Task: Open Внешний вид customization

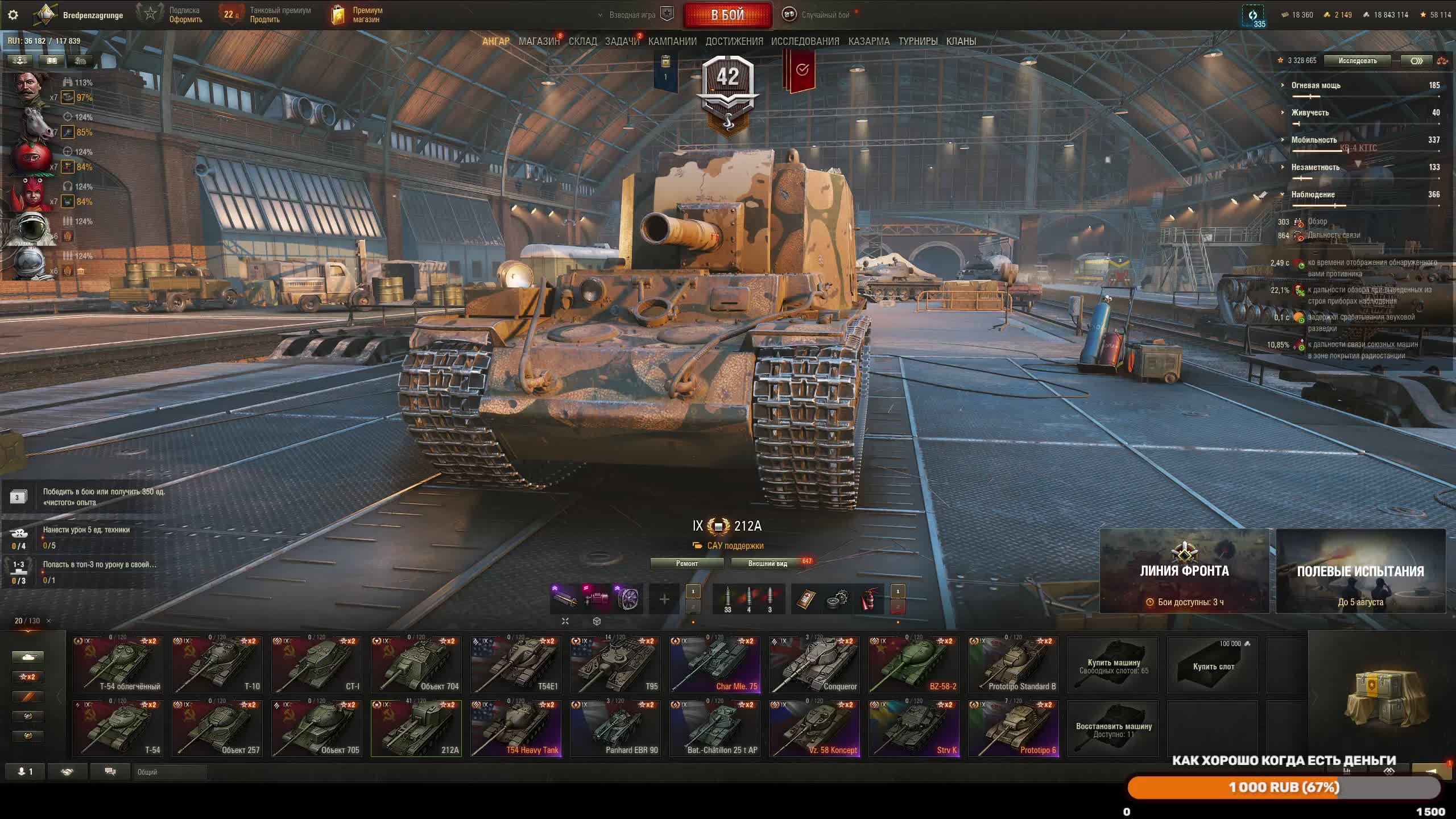Action: (x=768, y=563)
